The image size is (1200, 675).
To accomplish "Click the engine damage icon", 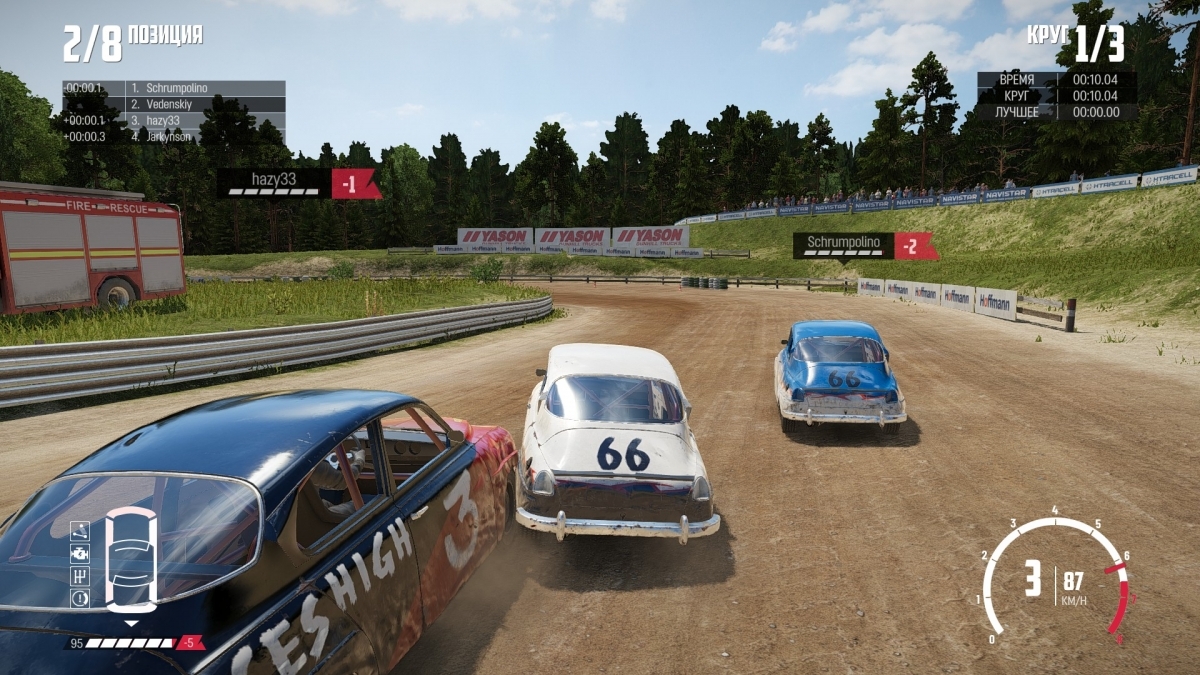I will click(80, 553).
